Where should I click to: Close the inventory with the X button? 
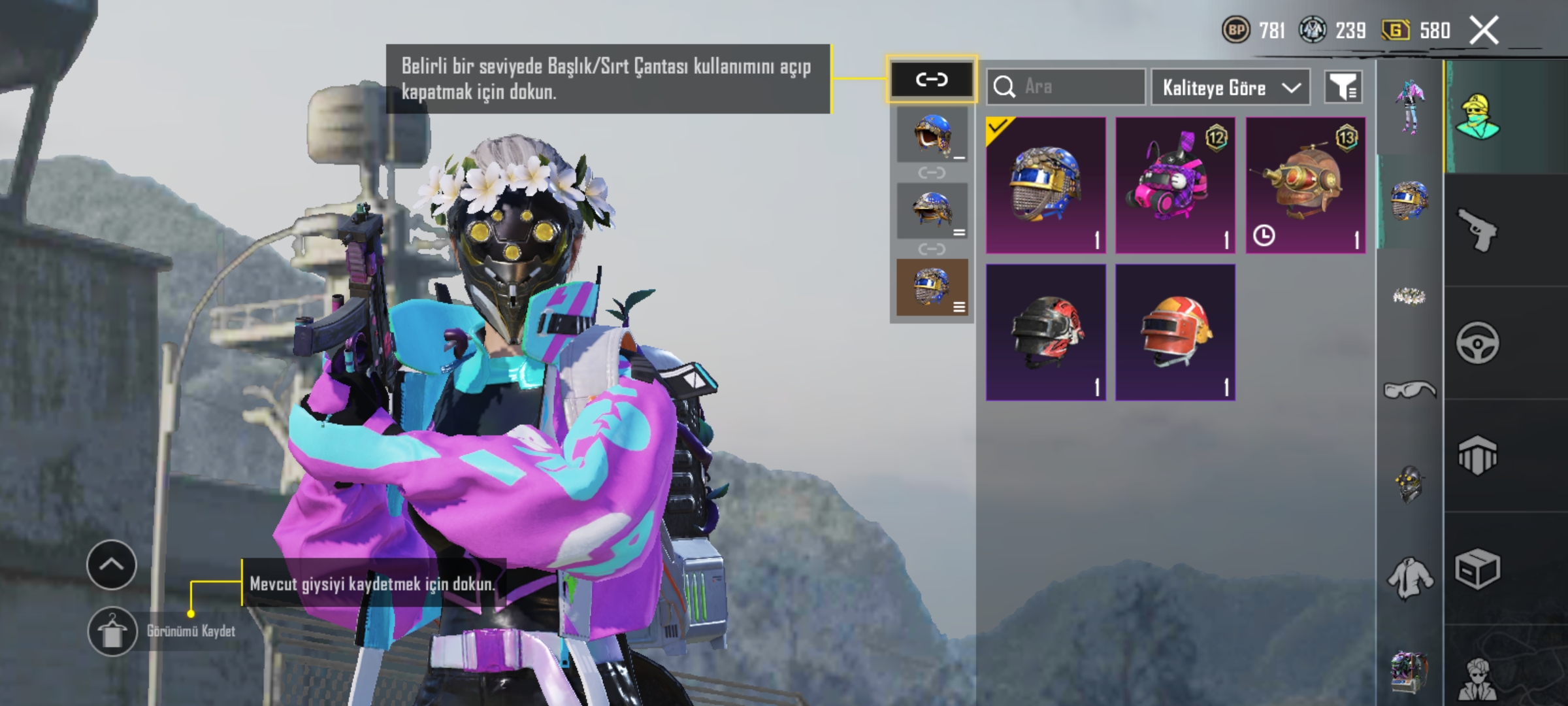click(x=1484, y=30)
